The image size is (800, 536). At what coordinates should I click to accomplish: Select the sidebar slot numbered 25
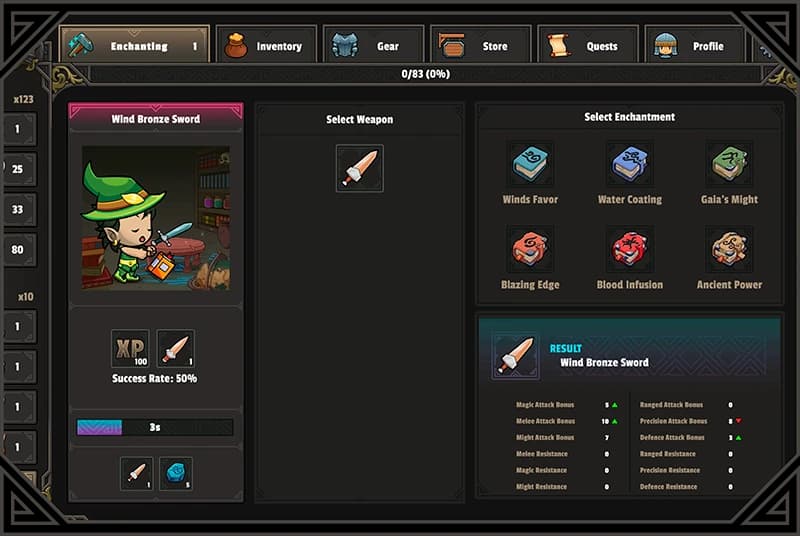click(18, 169)
